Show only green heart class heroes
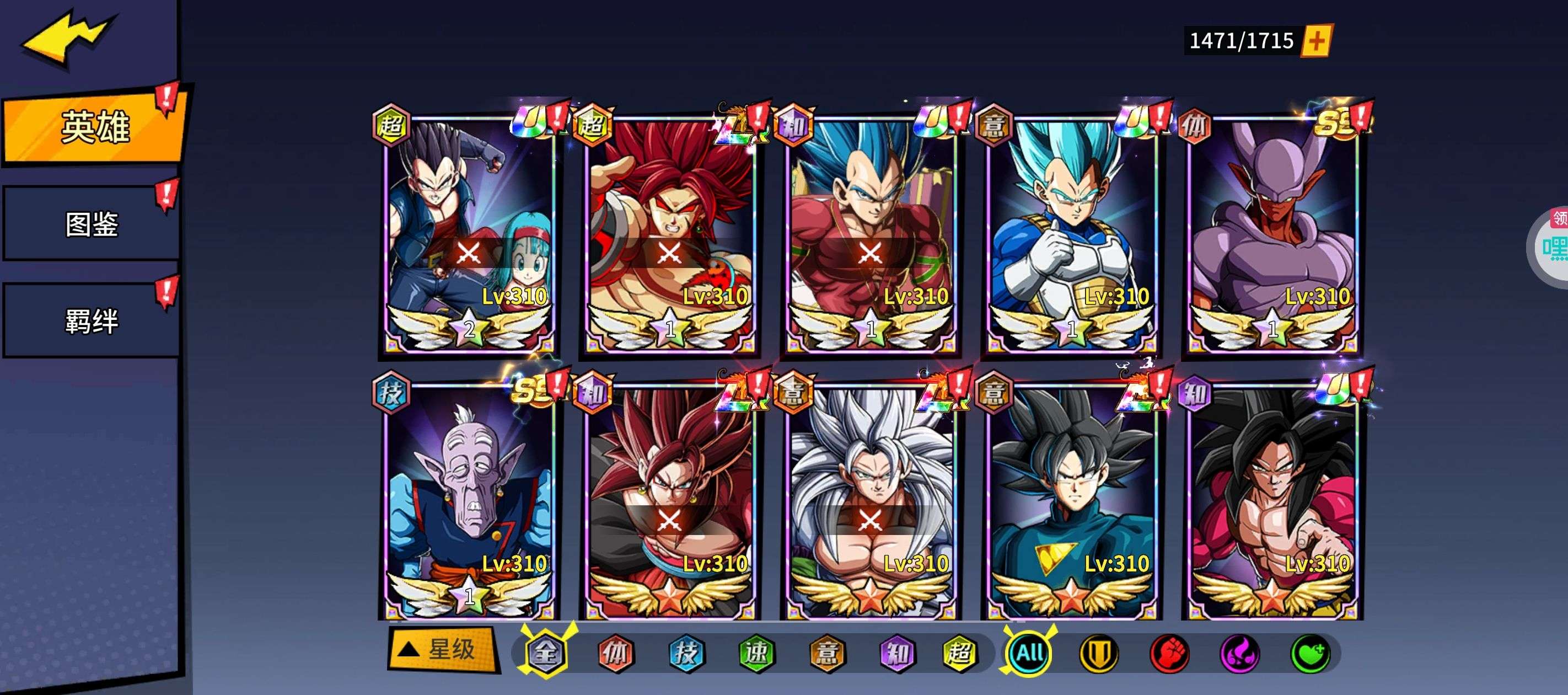Image resolution: width=1568 pixels, height=695 pixels. (1311, 653)
